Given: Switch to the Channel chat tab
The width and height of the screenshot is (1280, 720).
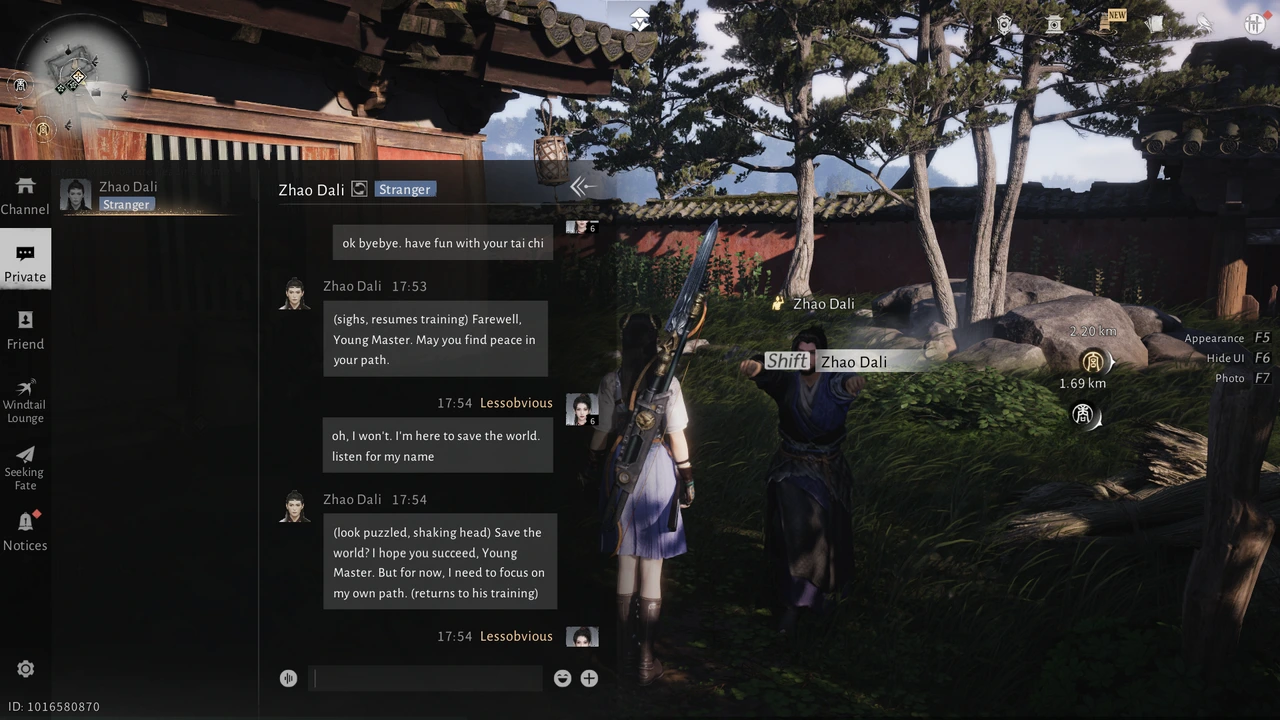Looking at the screenshot, I should pos(25,196).
